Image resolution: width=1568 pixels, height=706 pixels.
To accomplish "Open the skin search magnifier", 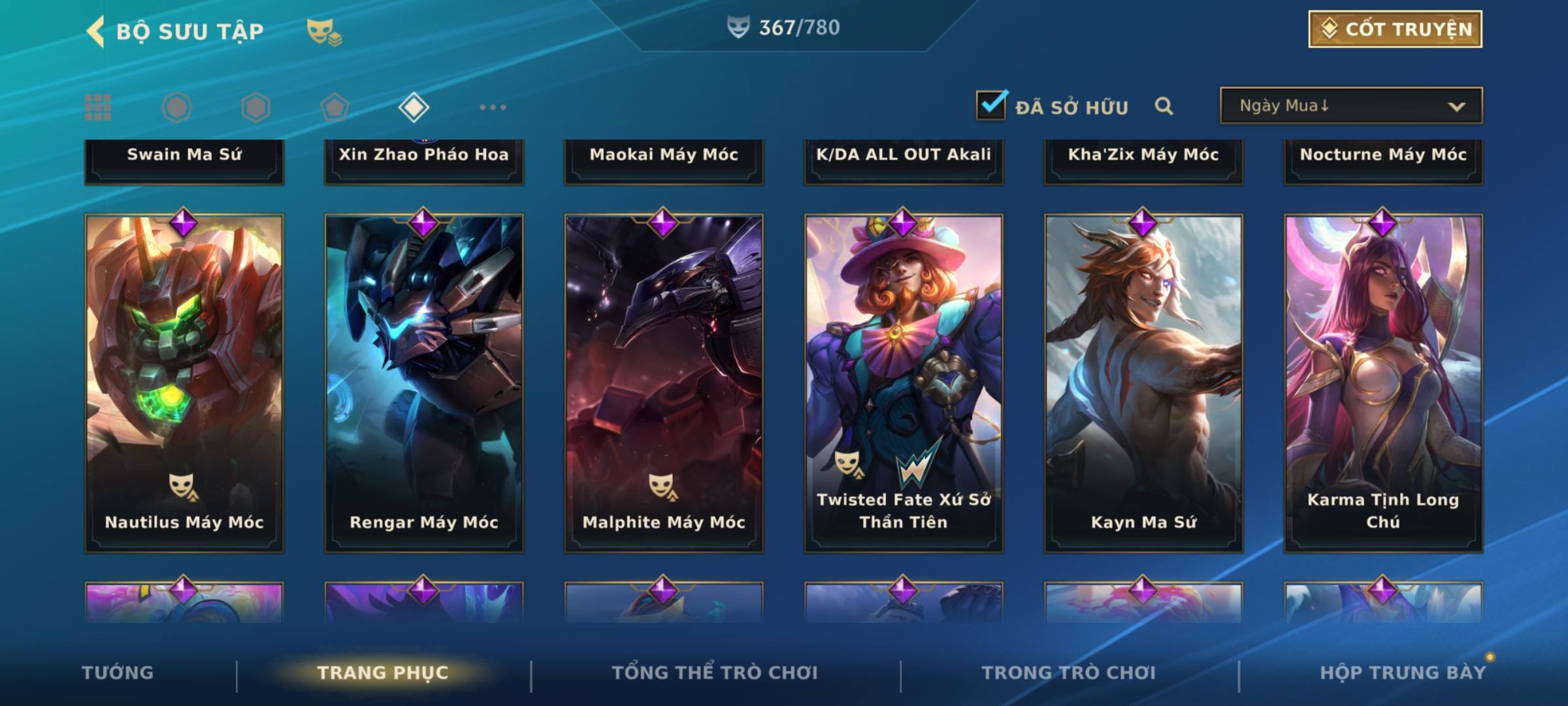I will (1164, 106).
